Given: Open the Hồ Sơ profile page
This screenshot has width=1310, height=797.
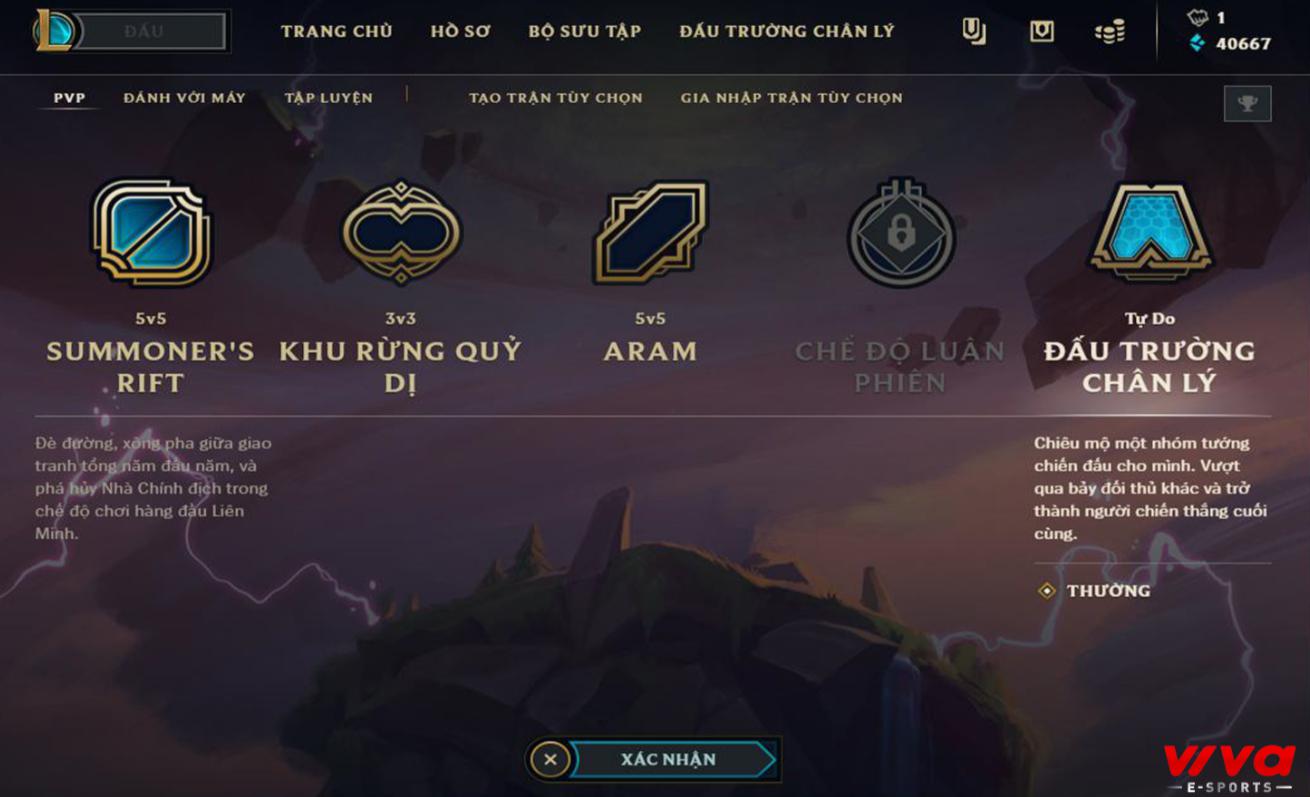Looking at the screenshot, I should [460, 31].
